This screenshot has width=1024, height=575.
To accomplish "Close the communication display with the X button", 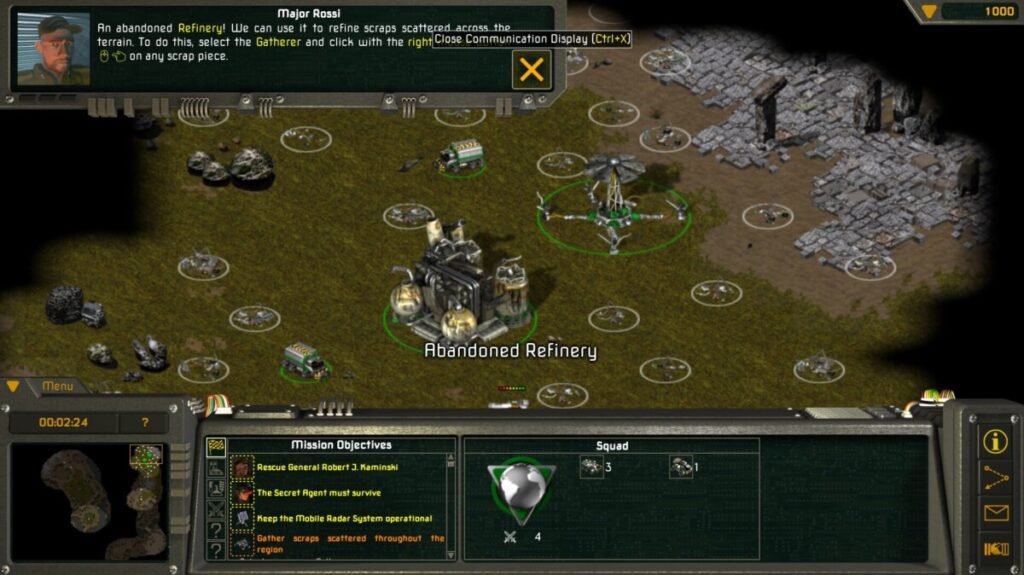I will click(532, 69).
